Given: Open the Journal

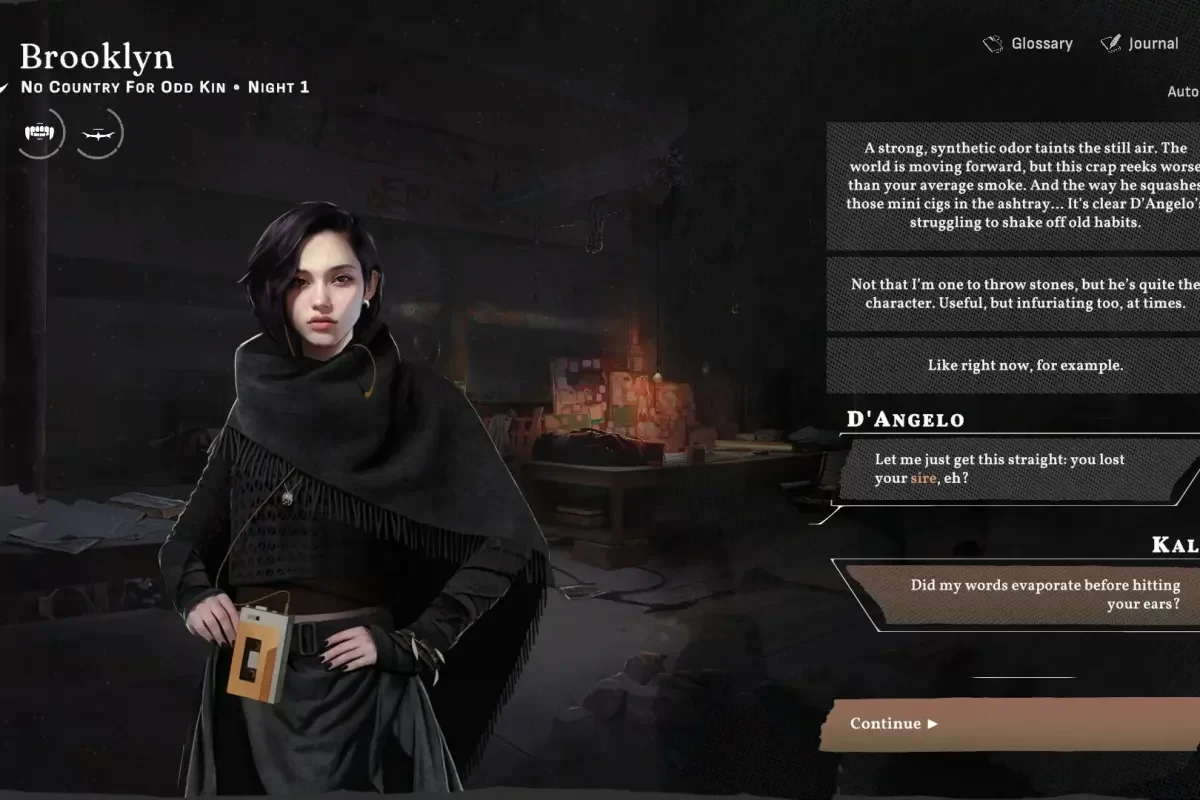Looking at the screenshot, I should [1140, 44].
